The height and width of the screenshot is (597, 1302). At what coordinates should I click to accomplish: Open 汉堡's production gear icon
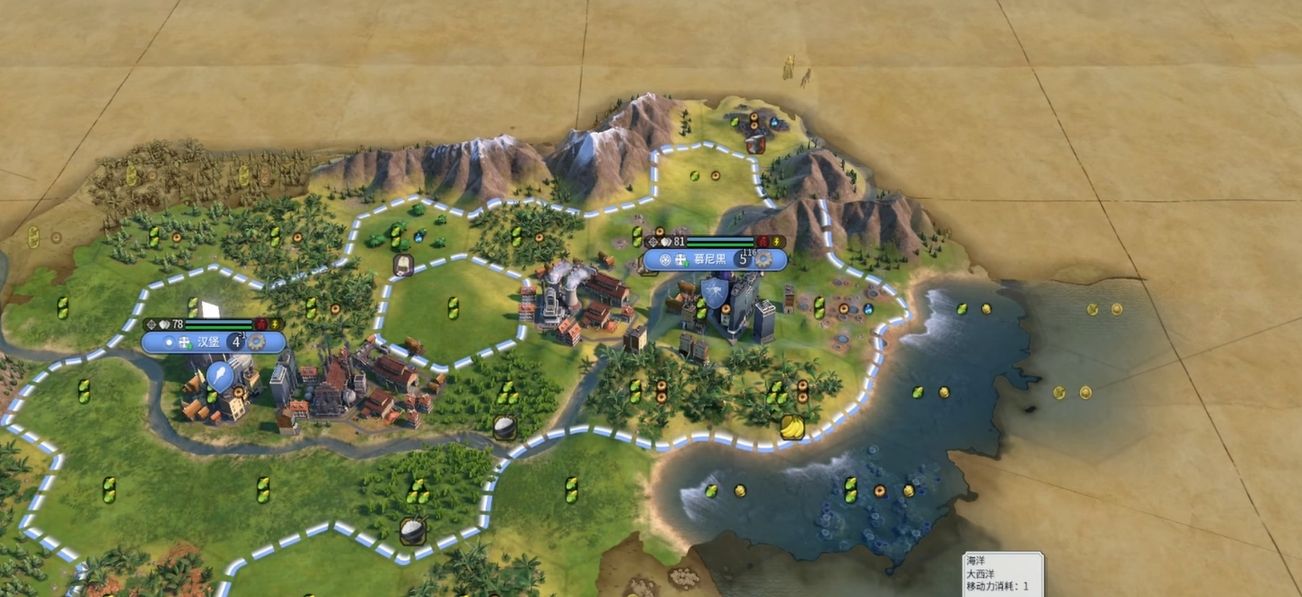tap(258, 342)
